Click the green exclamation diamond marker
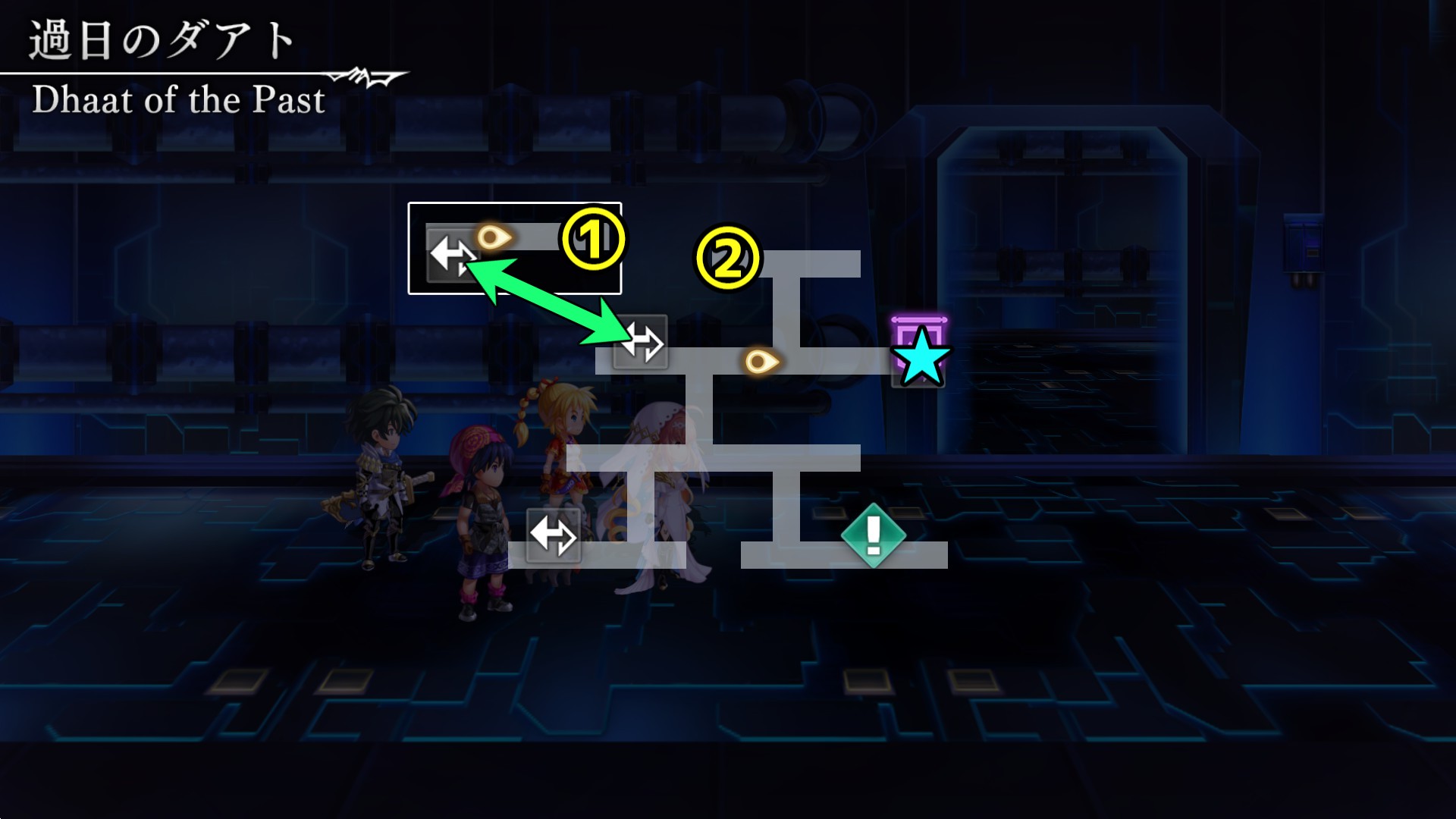1456x819 pixels. click(873, 535)
